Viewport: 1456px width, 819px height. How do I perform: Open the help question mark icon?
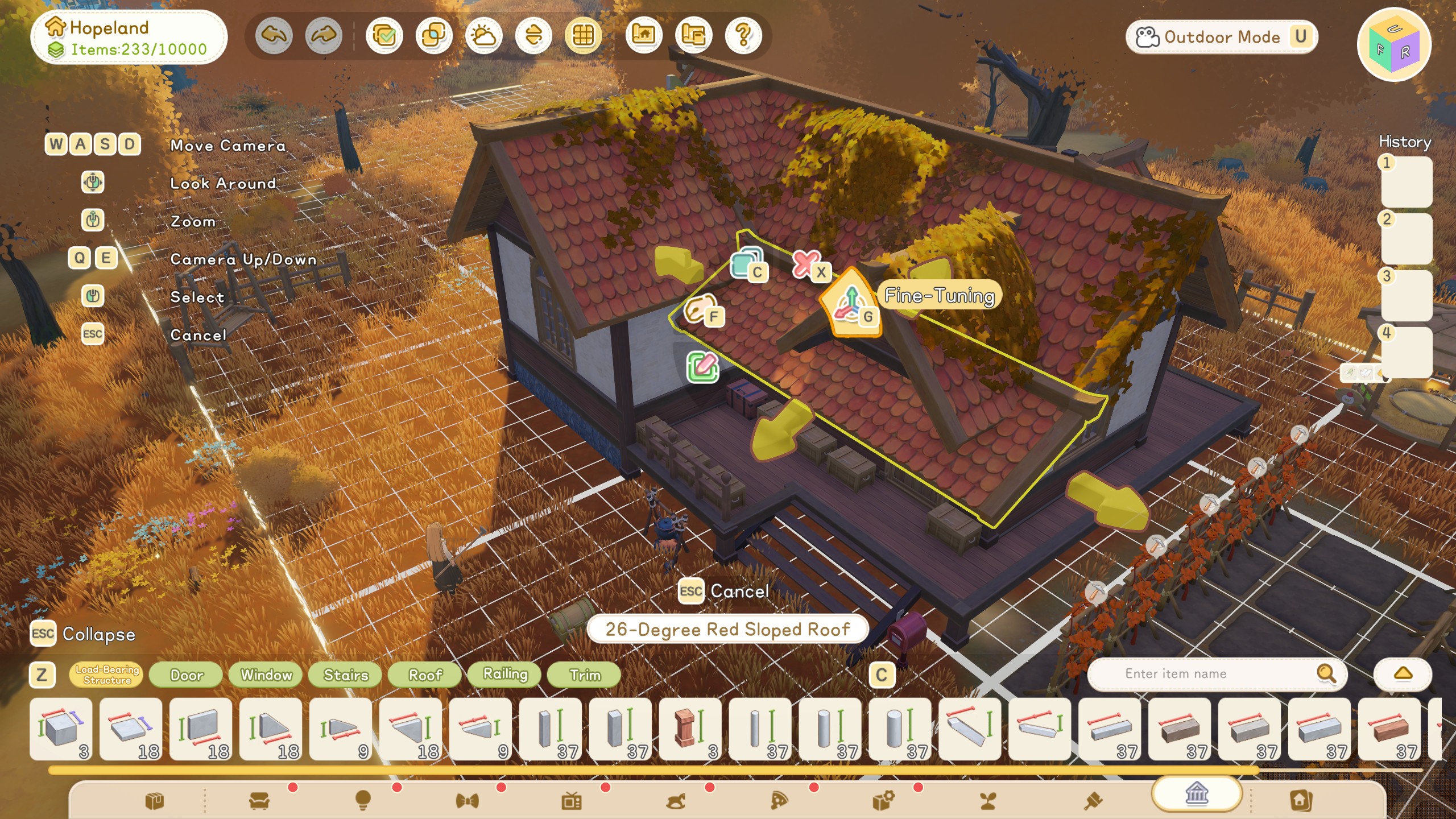(x=742, y=35)
